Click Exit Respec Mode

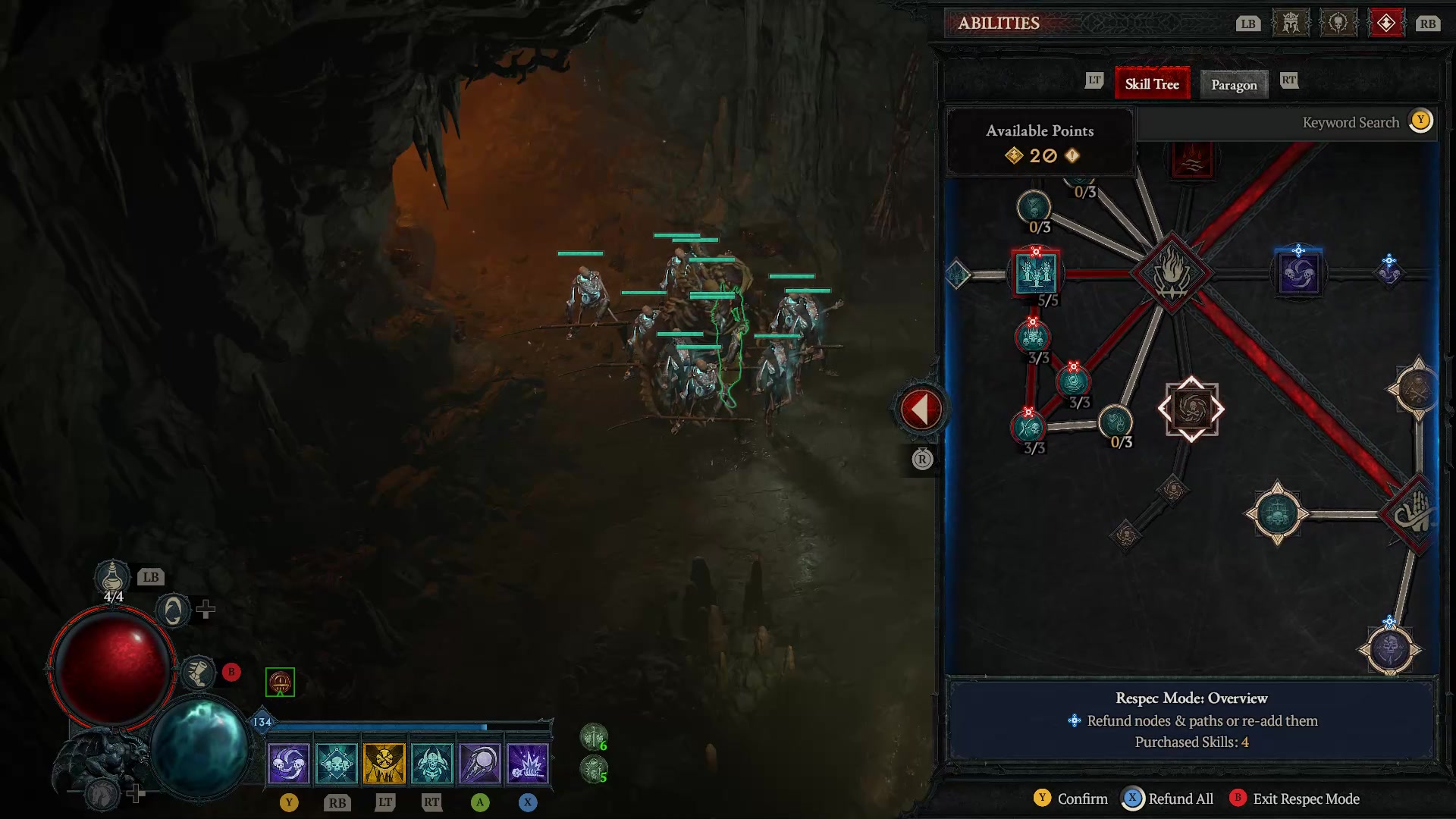(1306, 799)
